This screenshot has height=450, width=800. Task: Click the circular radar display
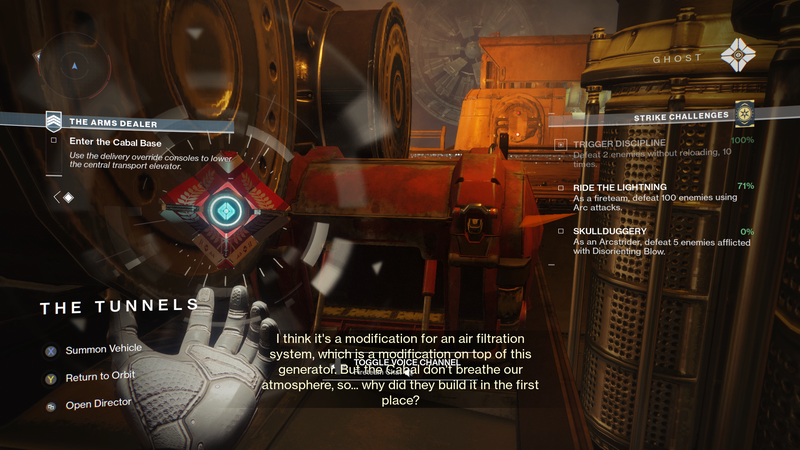tap(73, 67)
